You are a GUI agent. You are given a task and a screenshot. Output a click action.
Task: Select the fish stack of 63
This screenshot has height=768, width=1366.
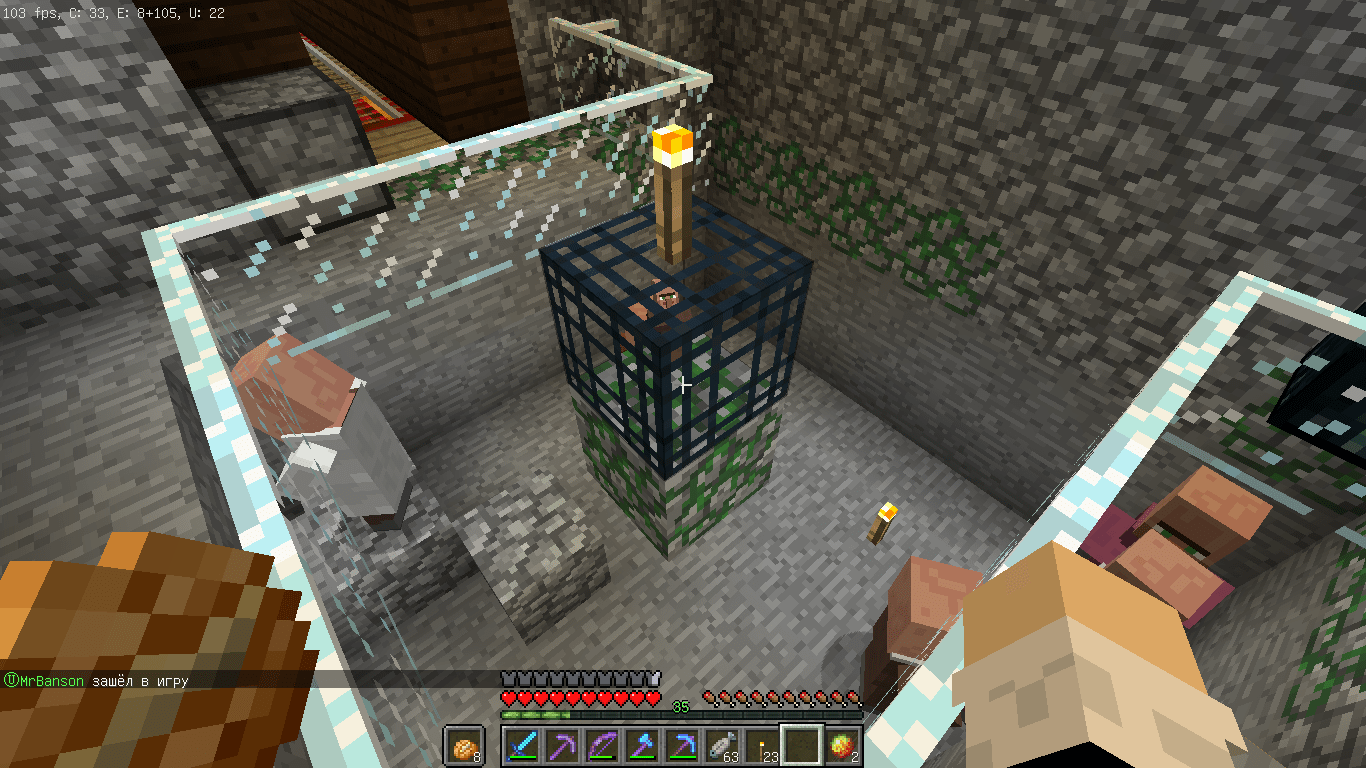click(x=722, y=746)
